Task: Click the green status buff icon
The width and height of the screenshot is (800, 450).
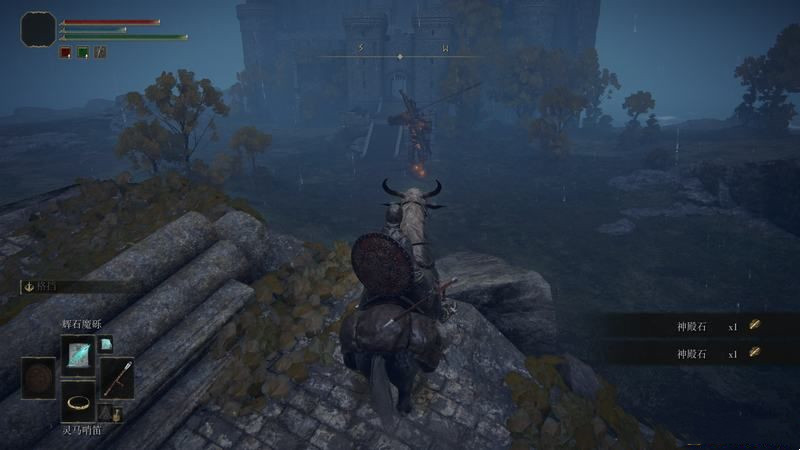Action: pos(83,52)
